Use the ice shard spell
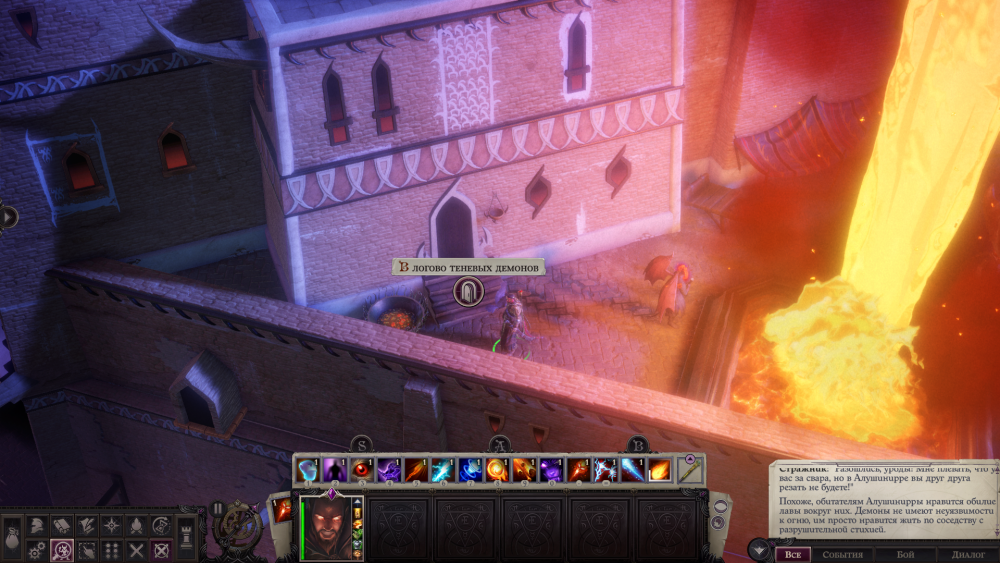1000x563 pixels. (632, 469)
